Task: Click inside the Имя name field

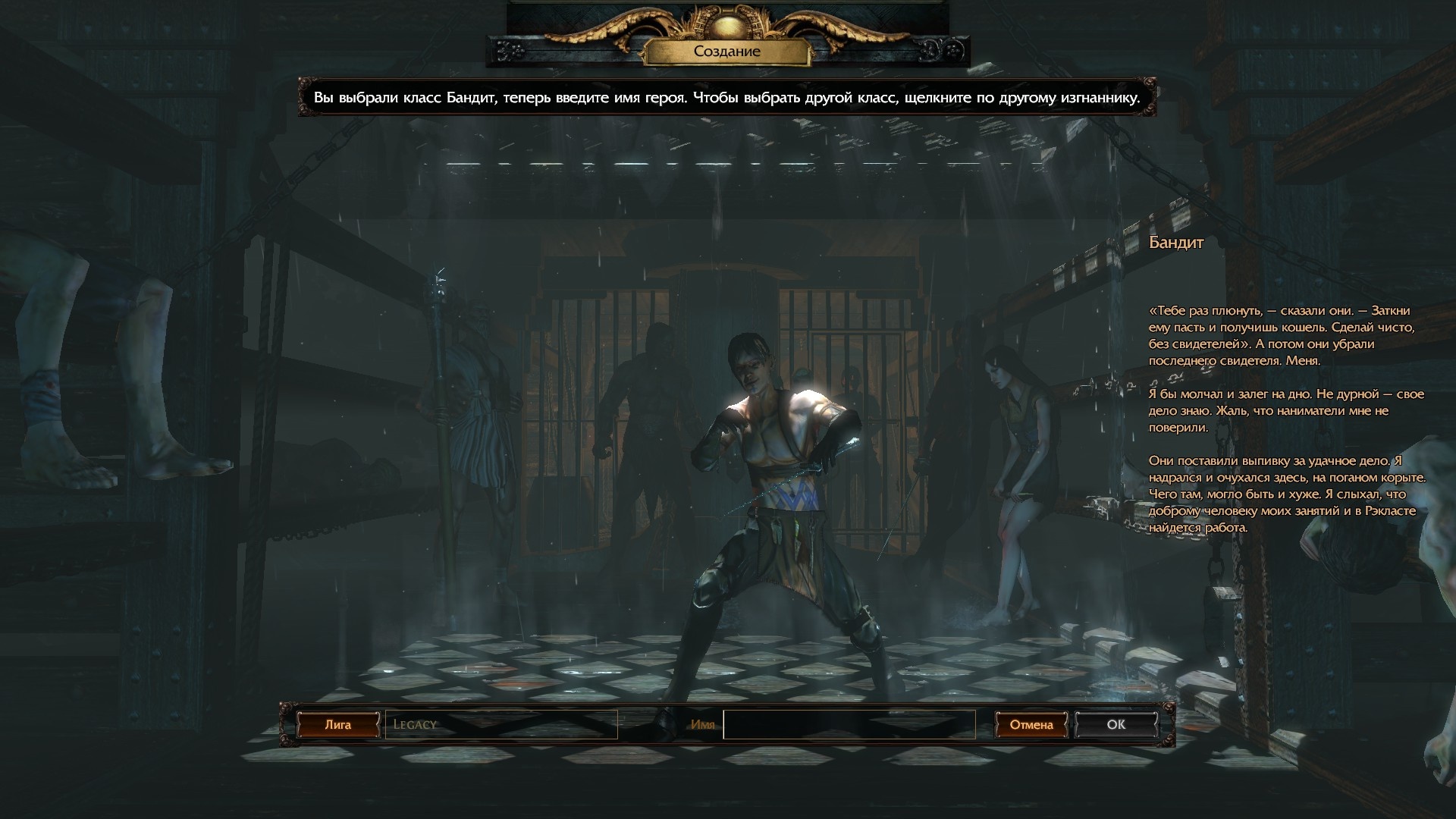Action: (x=849, y=724)
